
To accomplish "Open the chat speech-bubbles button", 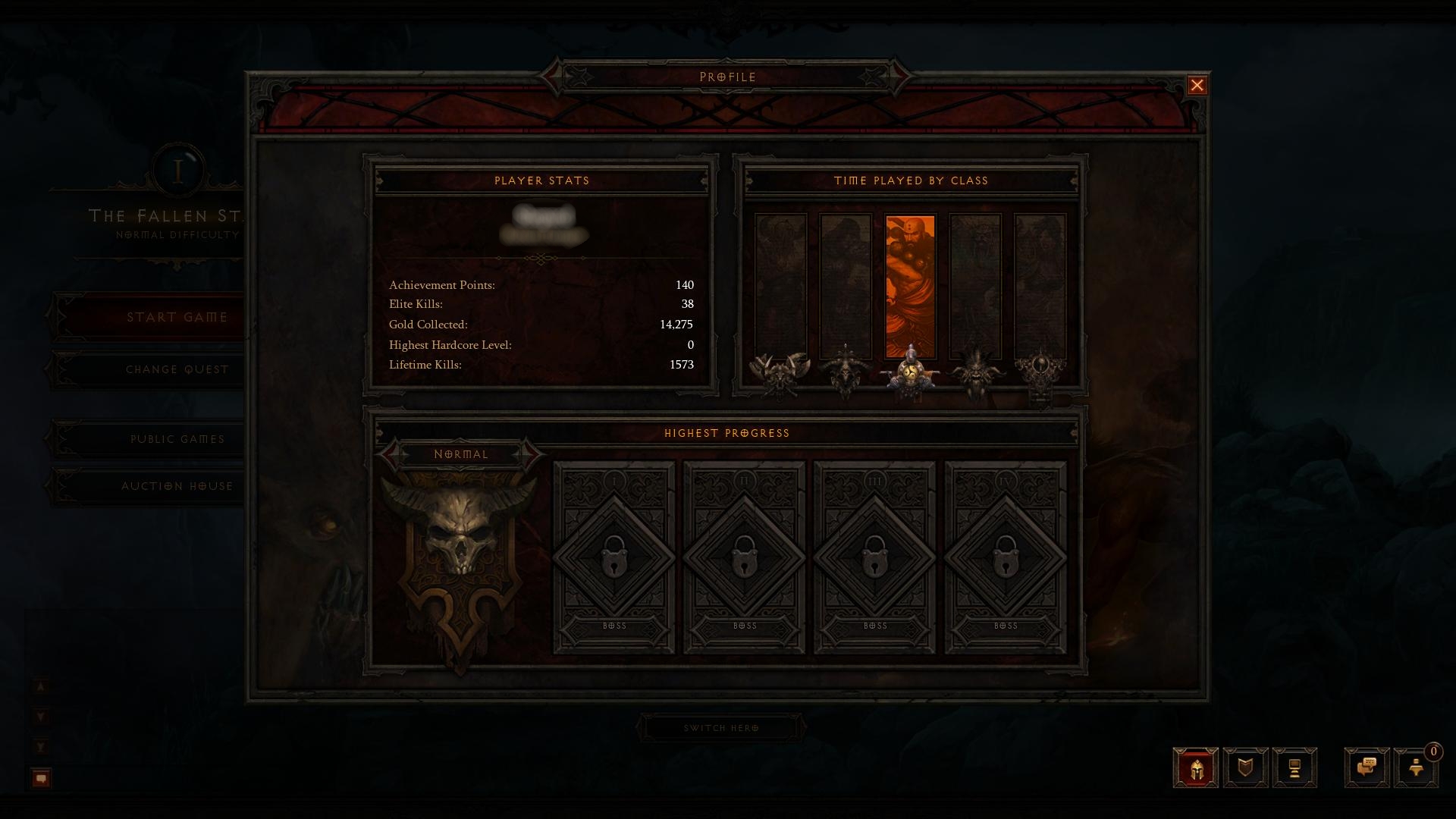I will pos(1367,768).
